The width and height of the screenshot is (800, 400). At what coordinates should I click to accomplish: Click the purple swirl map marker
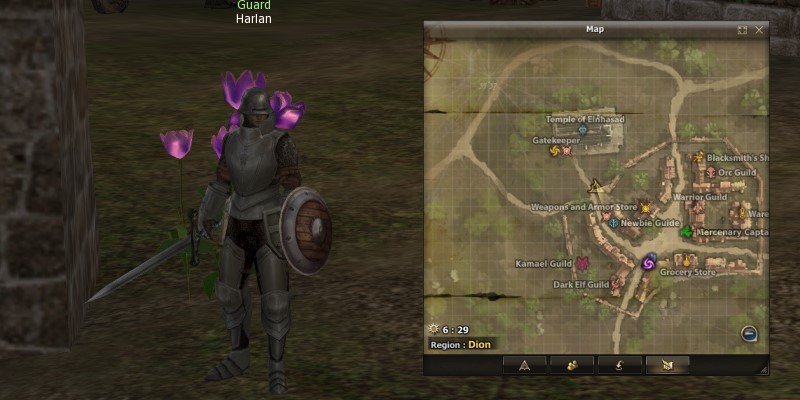[x=648, y=263]
